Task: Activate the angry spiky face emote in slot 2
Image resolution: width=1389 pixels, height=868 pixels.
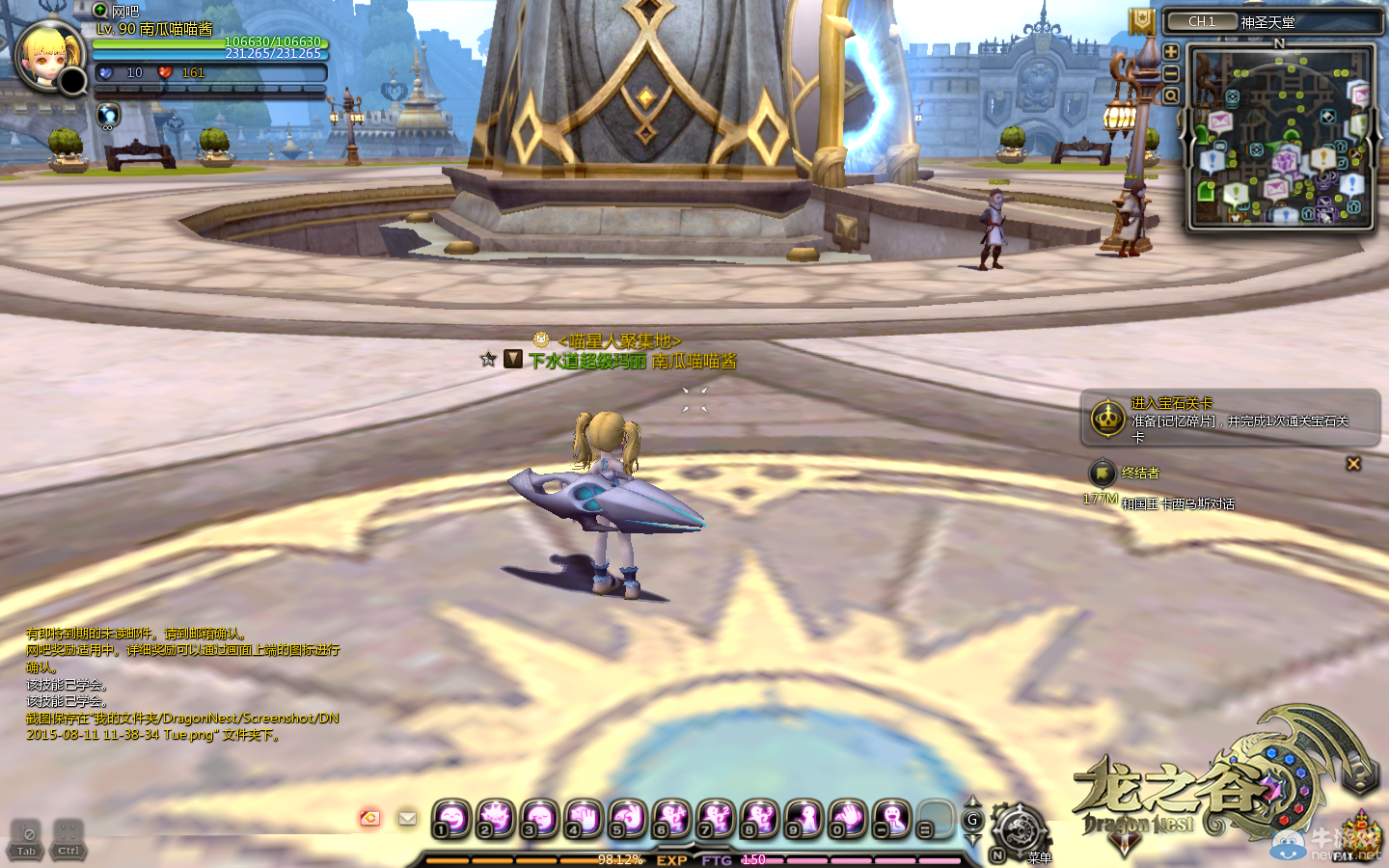Action: tap(495, 819)
